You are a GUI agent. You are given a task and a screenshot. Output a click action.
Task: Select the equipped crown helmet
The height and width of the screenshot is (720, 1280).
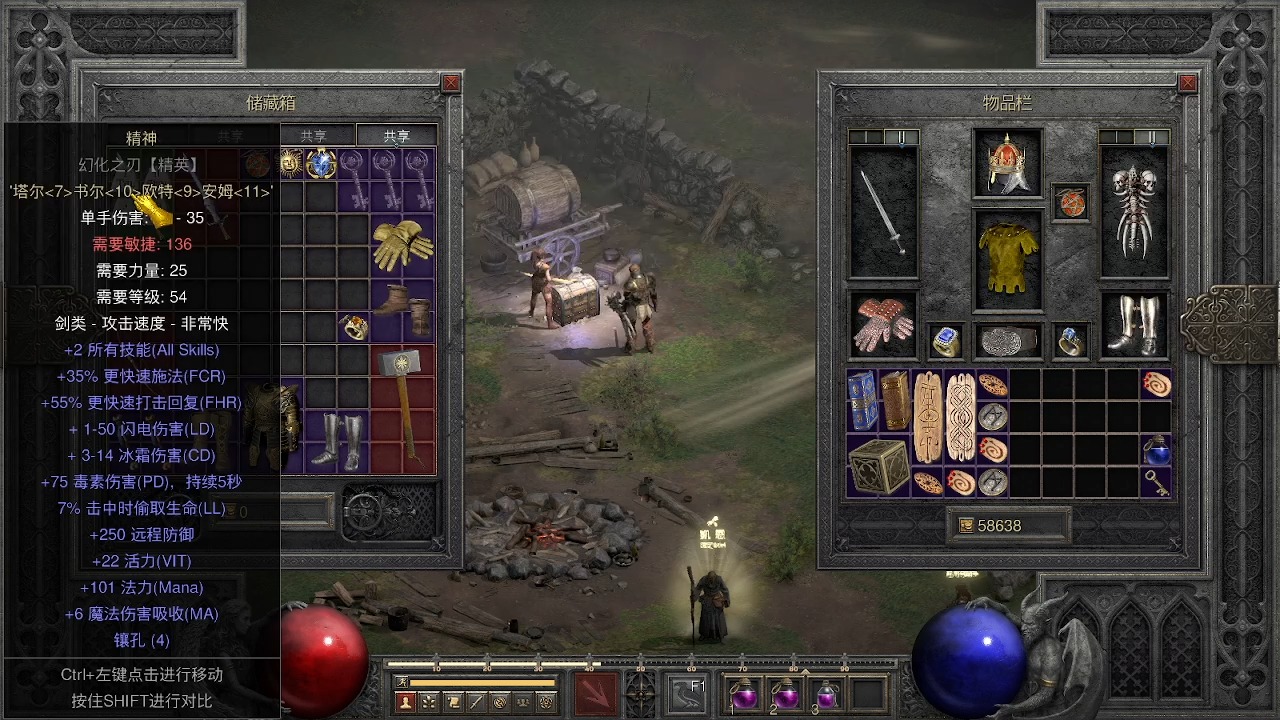click(x=1007, y=163)
